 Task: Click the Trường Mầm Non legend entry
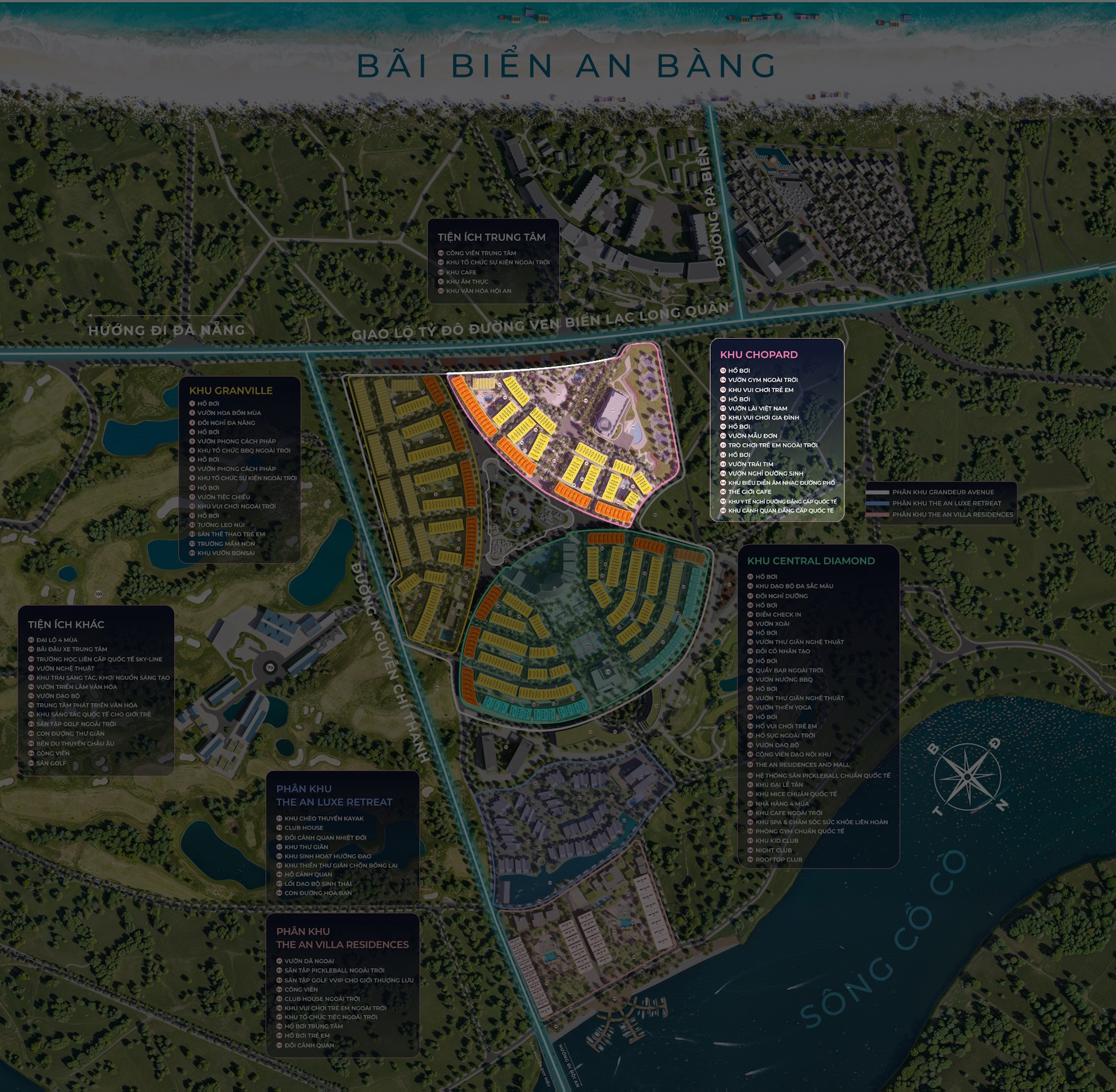click(x=226, y=543)
